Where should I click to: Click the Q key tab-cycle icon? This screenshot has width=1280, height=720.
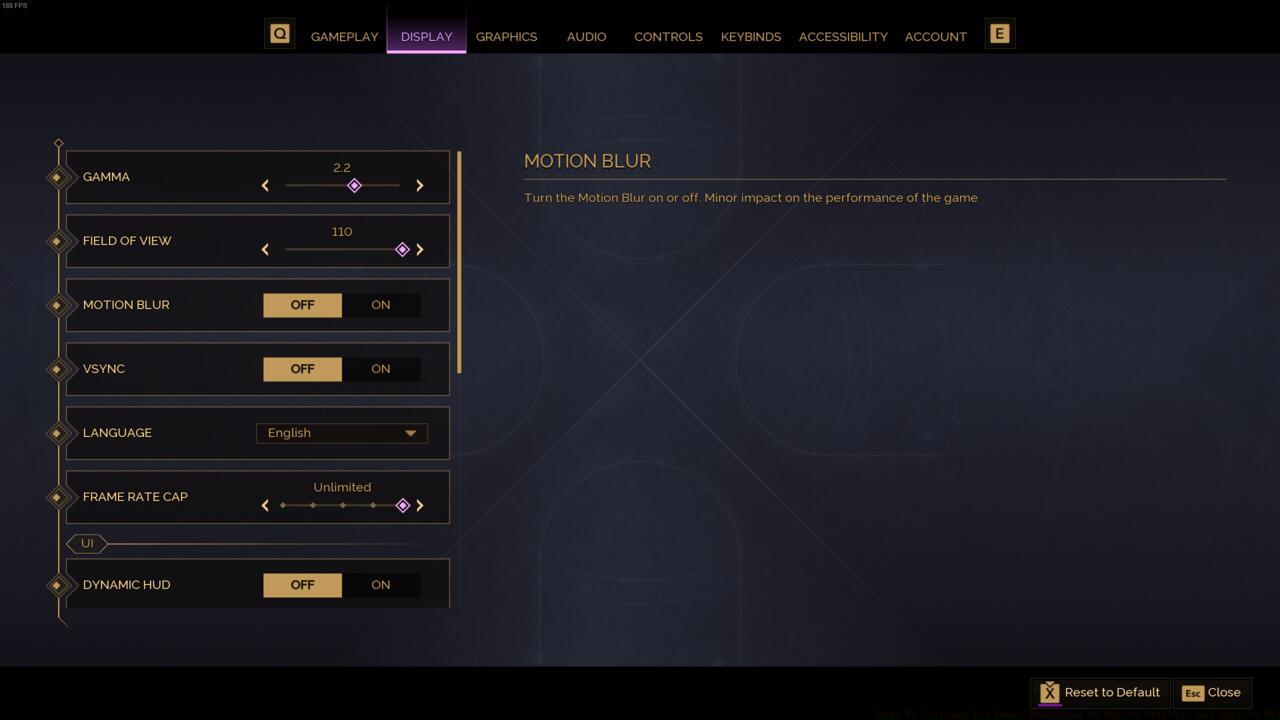click(279, 32)
